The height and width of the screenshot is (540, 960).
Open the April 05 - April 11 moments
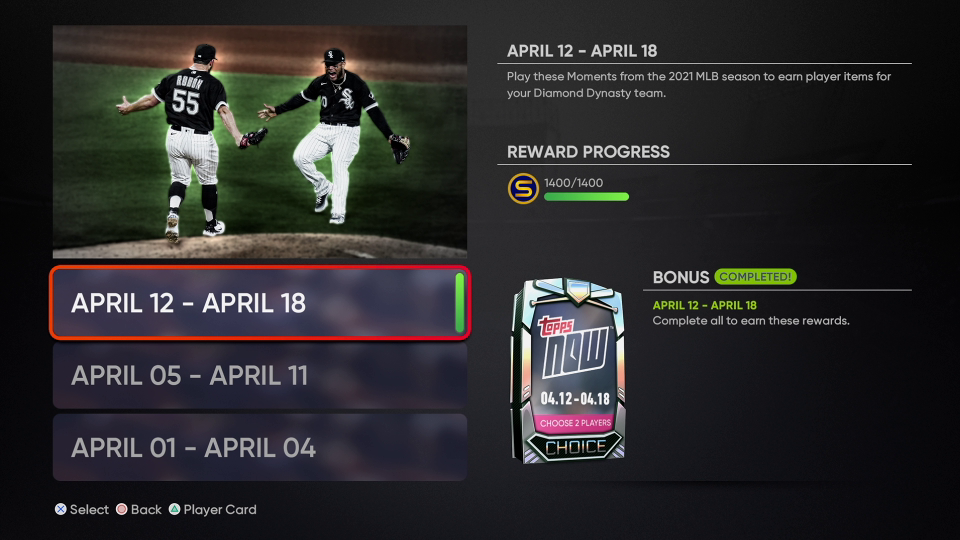[259, 376]
